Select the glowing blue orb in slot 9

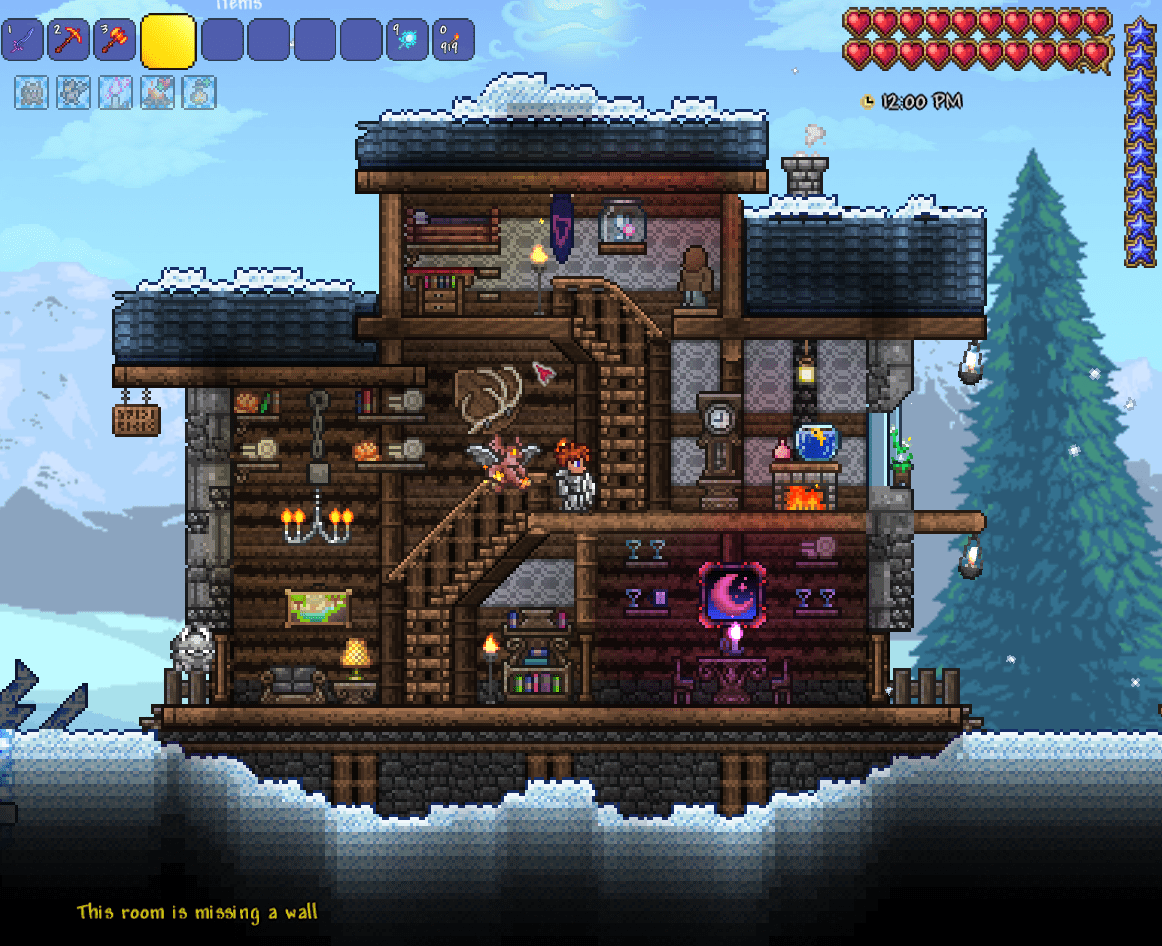click(407, 40)
